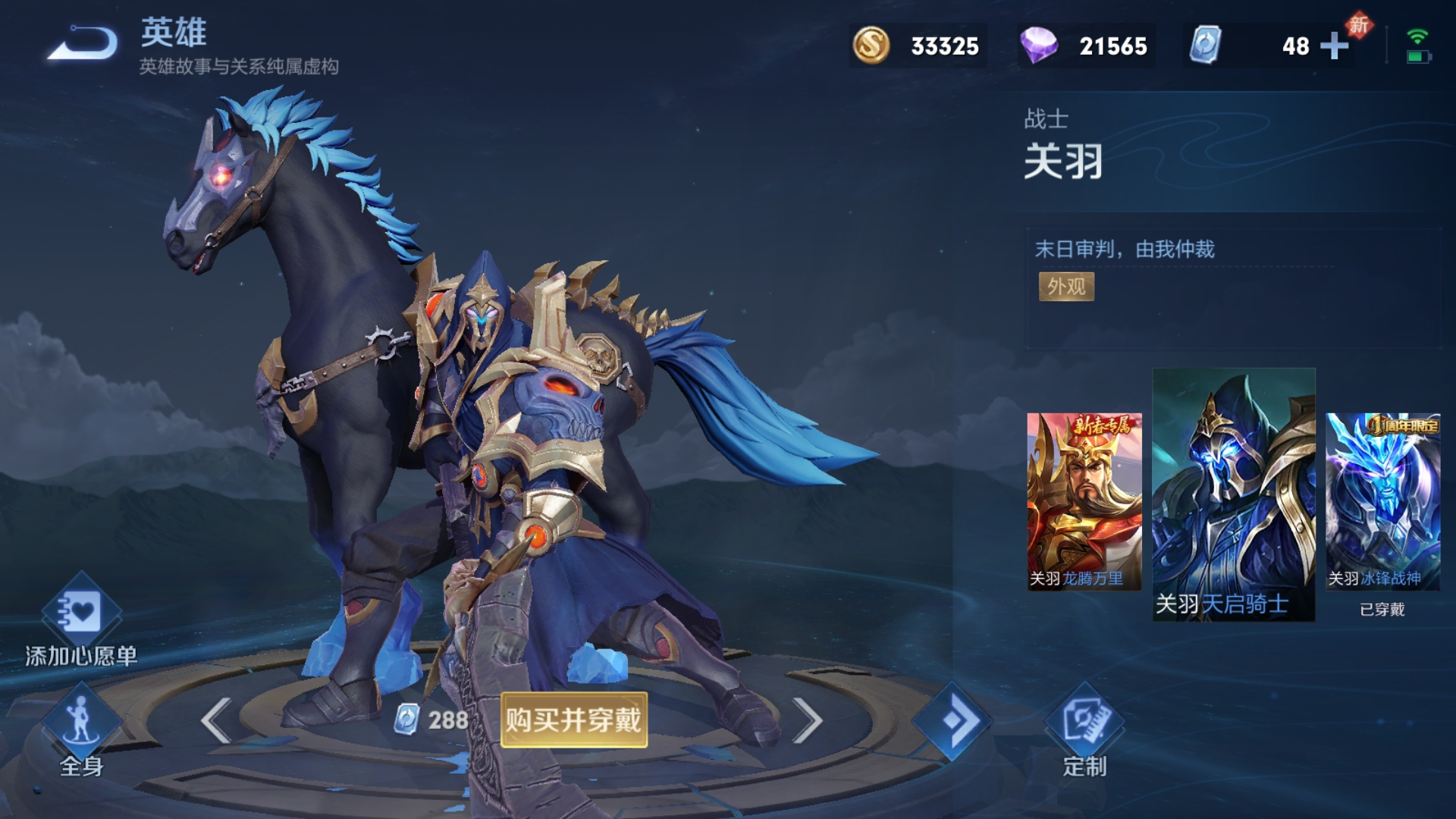Go back using the return arrow

83,44
